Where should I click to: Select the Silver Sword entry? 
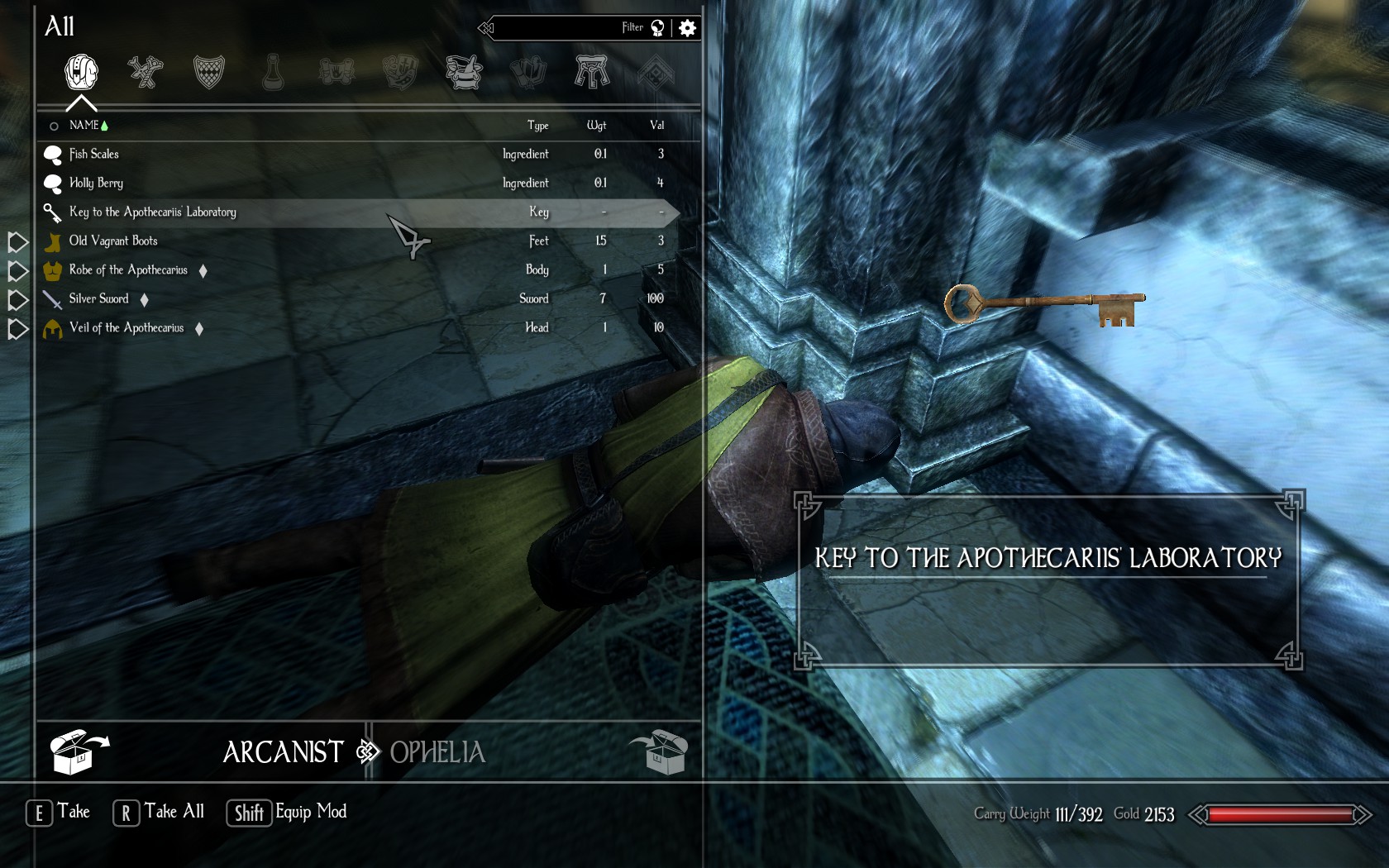pyautogui.click(x=99, y=299)
